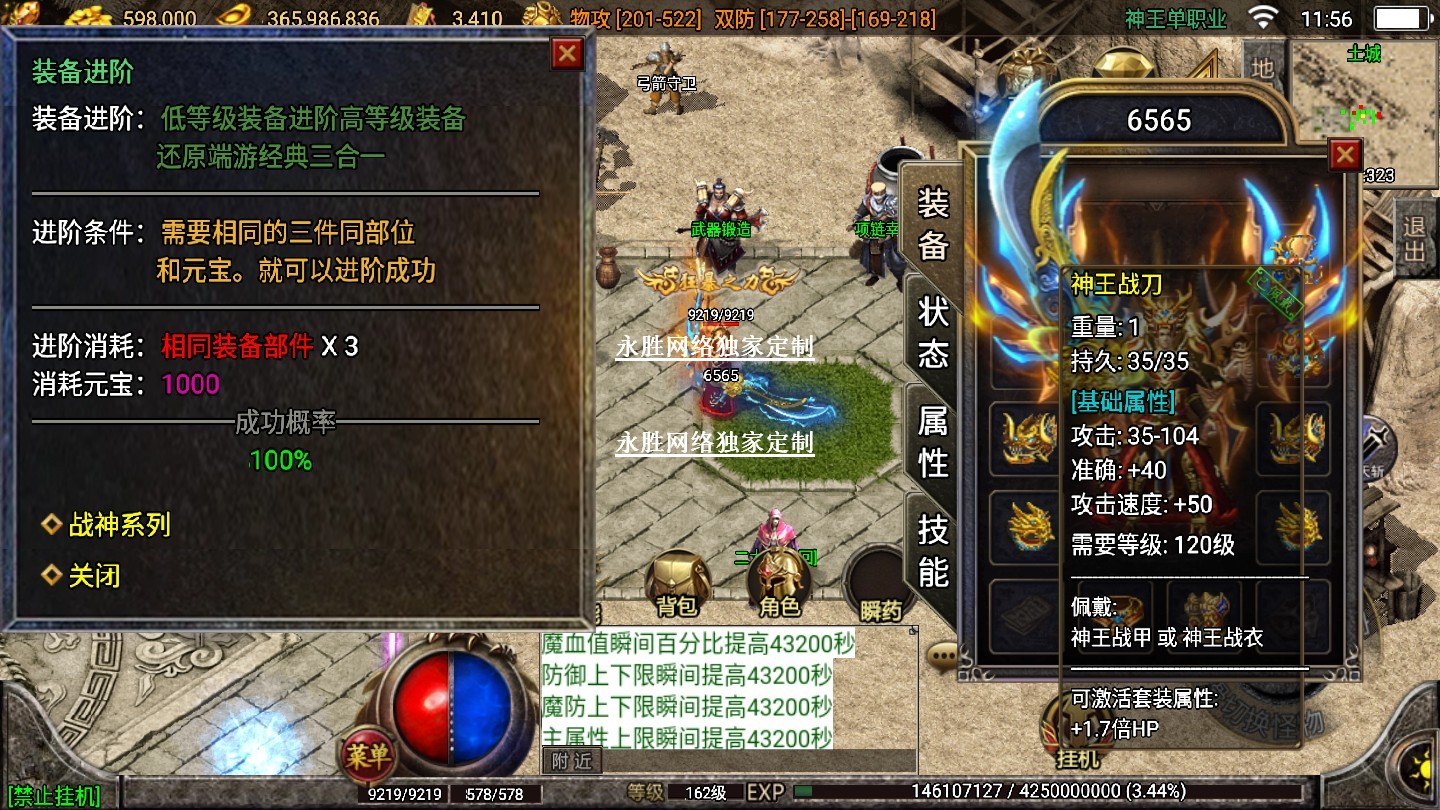Show the 属性 tab
Viewport: 1440px width, 810px height.
pos(932,443)
